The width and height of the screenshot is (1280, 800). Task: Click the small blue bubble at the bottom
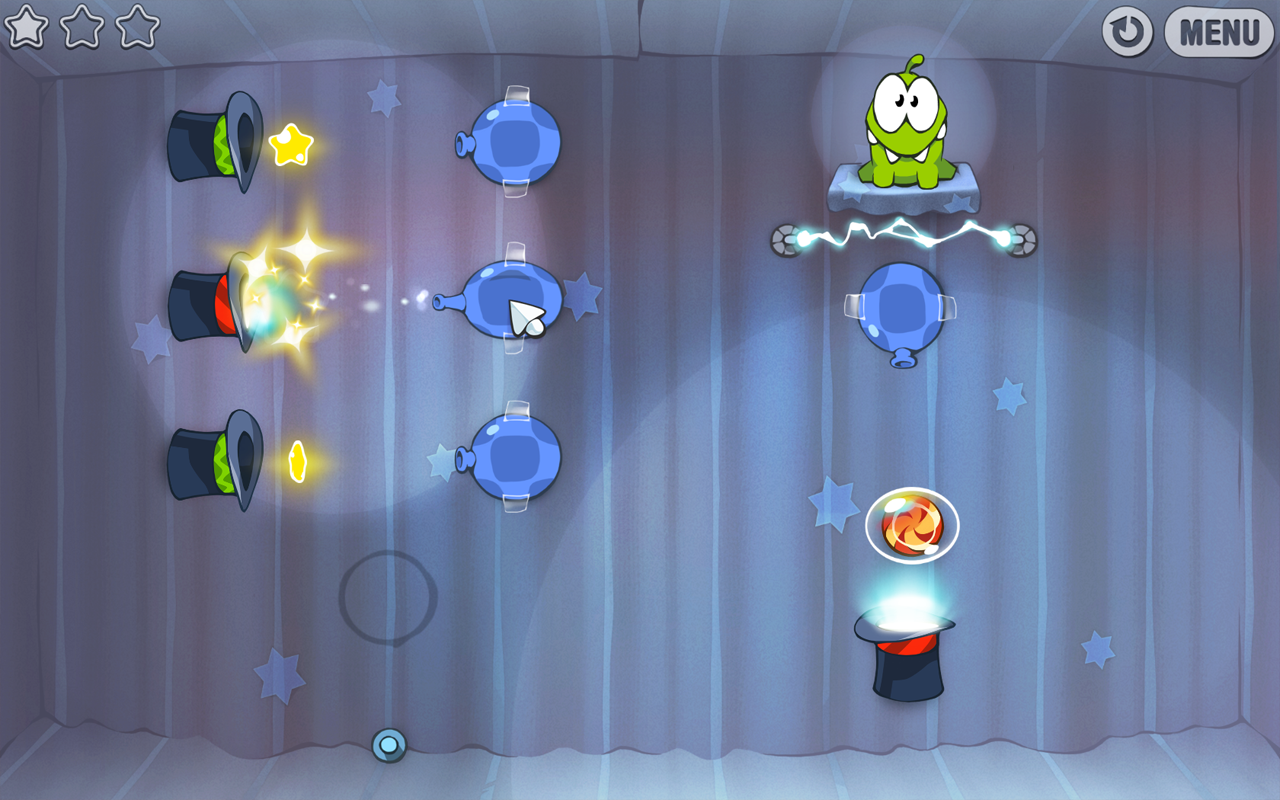point(387,744)
